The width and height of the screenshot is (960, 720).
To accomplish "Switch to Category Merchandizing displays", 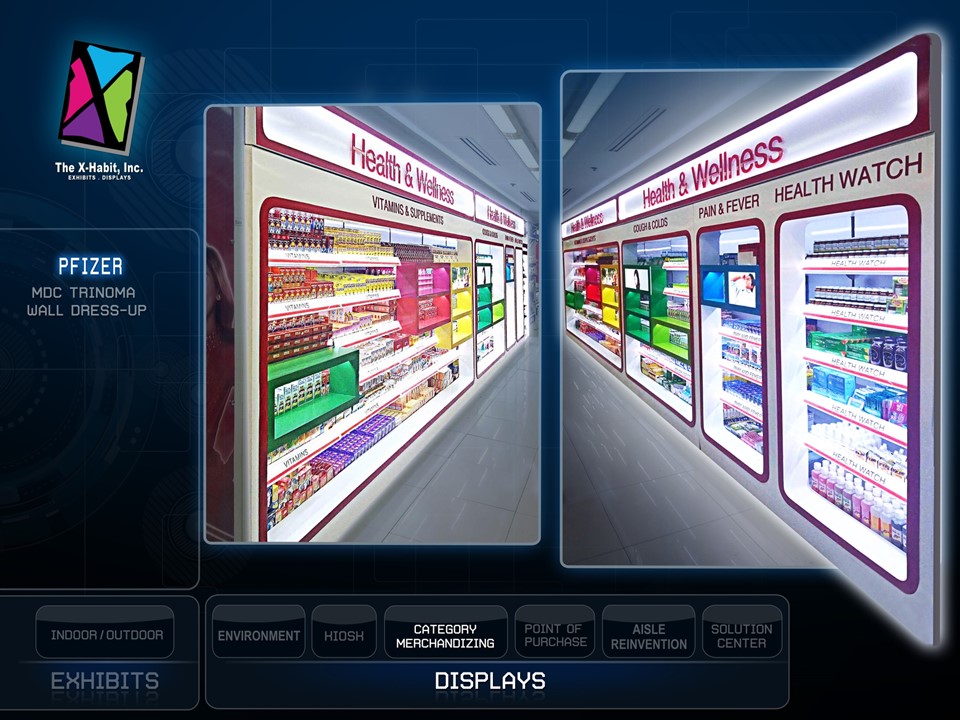I will point(445,634).
